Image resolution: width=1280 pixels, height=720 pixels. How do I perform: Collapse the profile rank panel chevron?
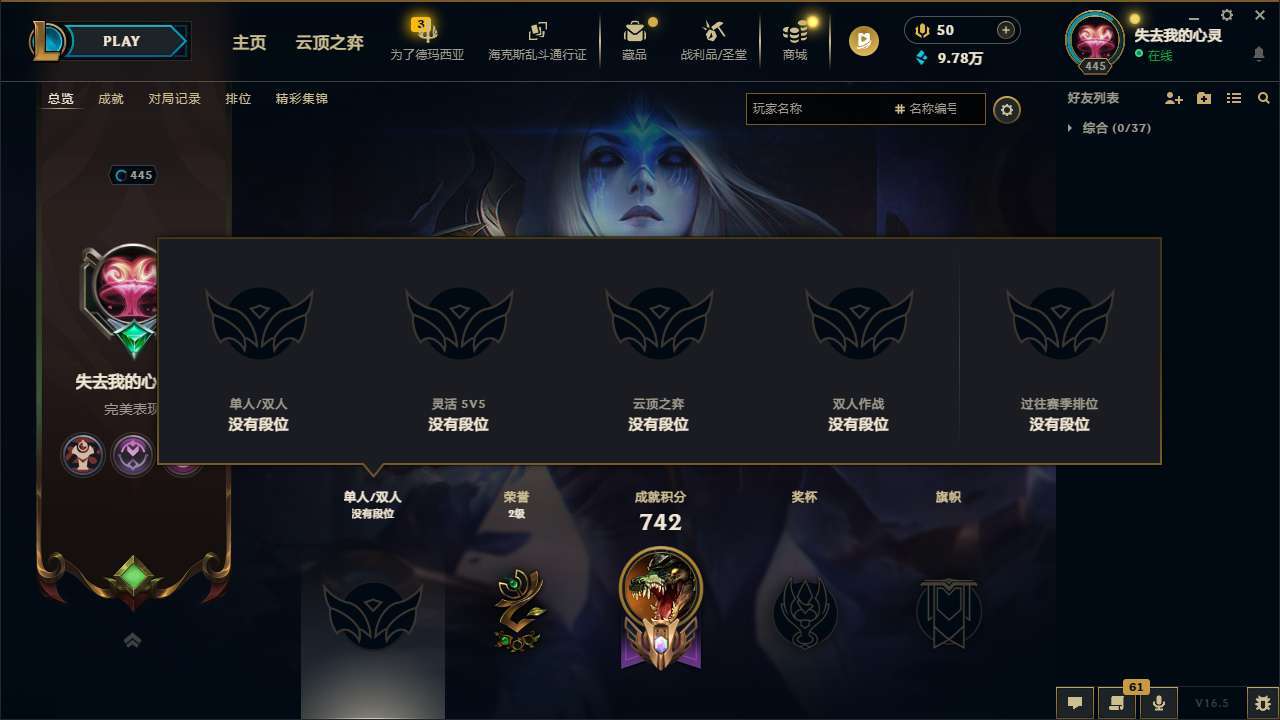132,641
